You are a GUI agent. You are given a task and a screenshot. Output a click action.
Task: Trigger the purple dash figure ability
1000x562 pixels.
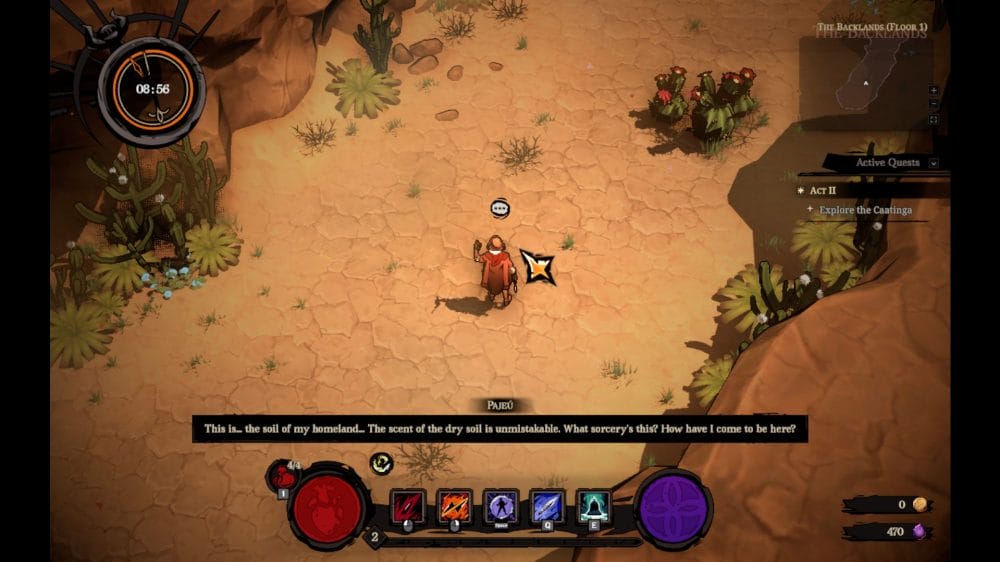pos(500,506)
